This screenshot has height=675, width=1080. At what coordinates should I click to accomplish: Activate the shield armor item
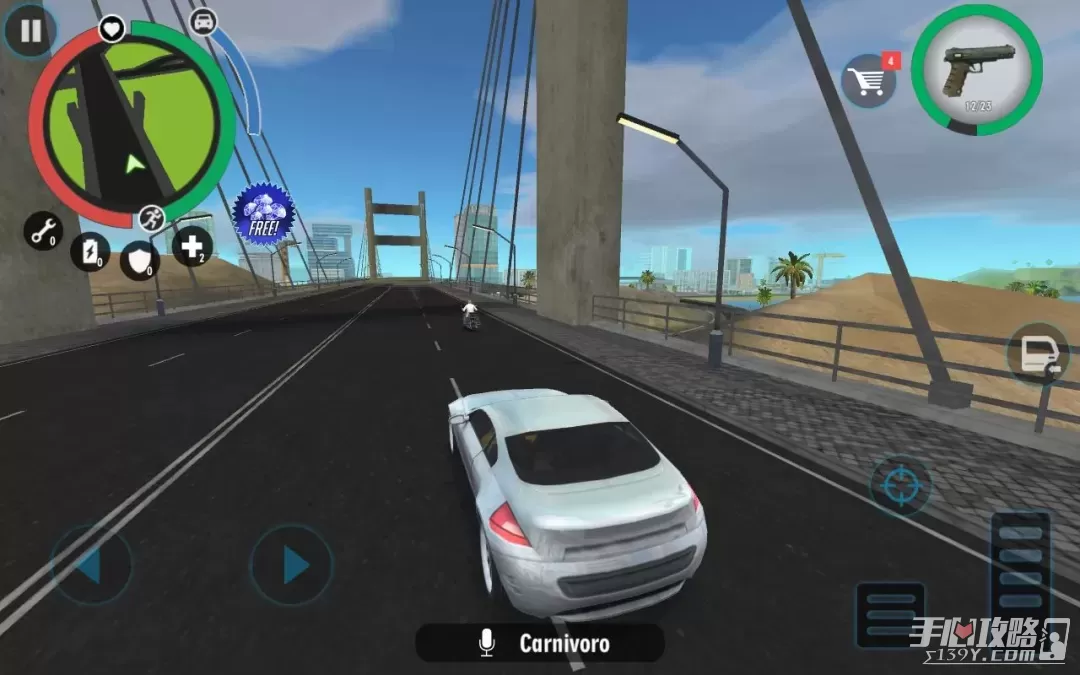(140, 260)
